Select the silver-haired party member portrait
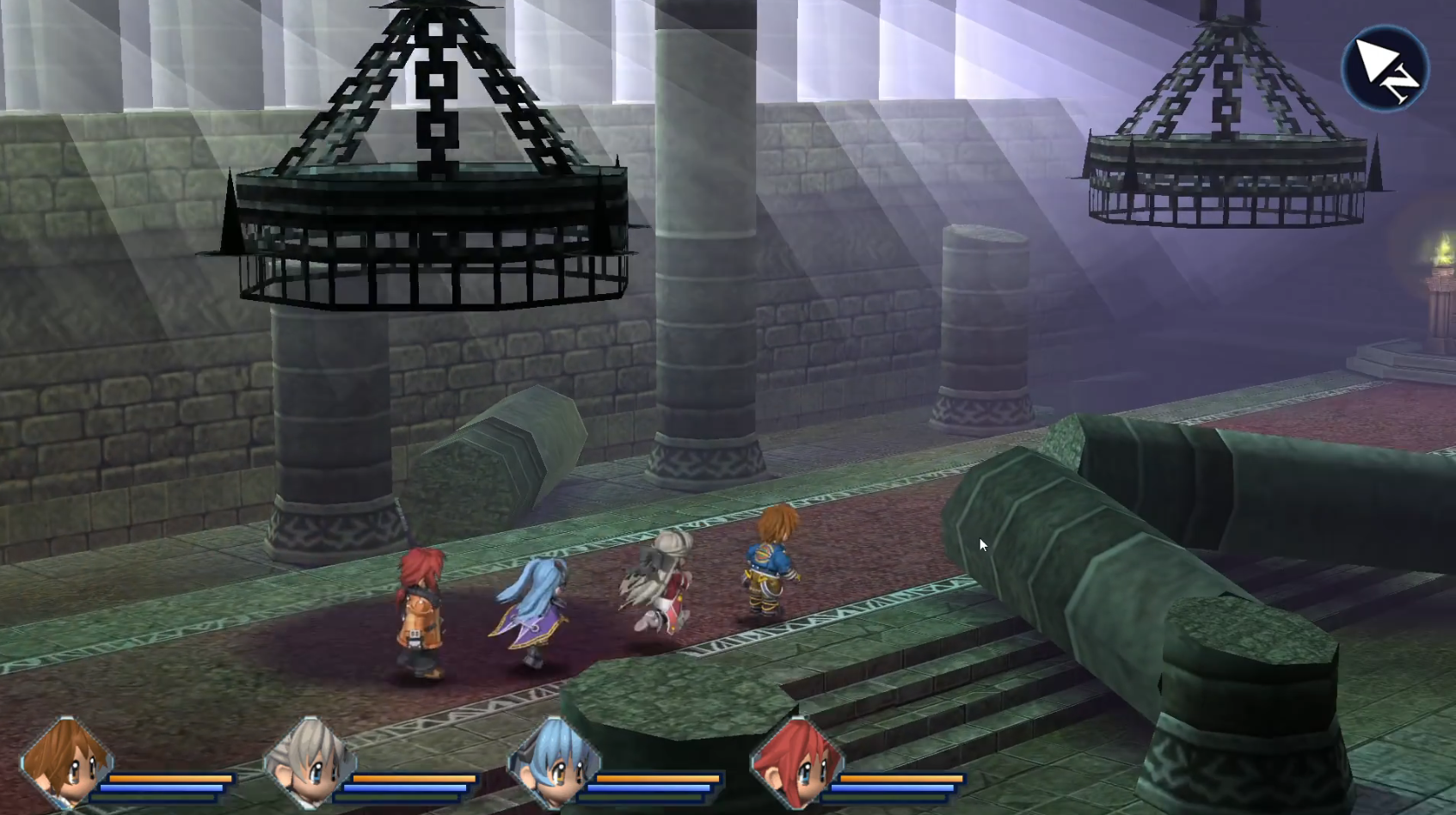This screenshot has height=815, width=1456. click(310, 763)
